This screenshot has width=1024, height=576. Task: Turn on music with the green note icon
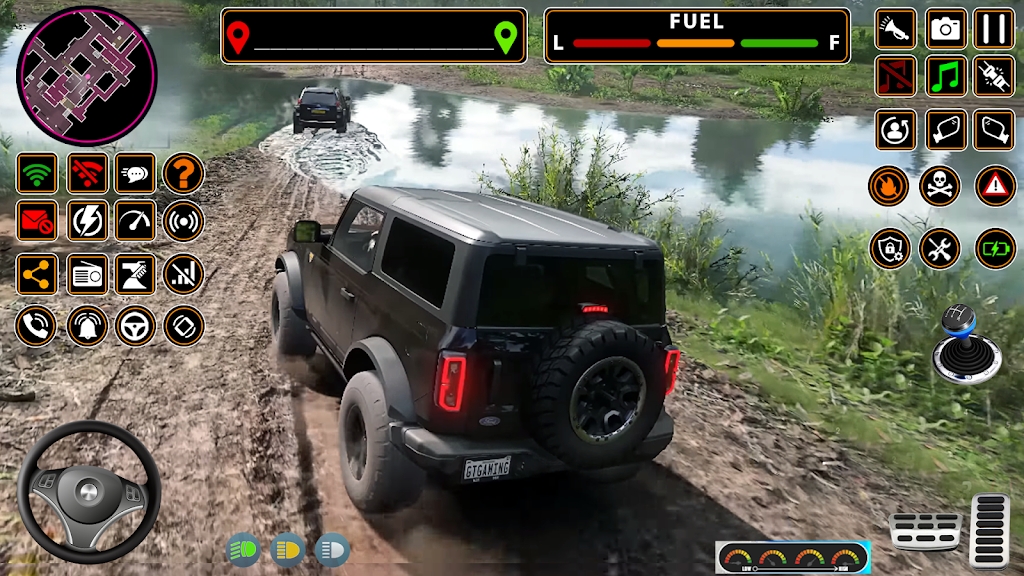coord(945,76)
